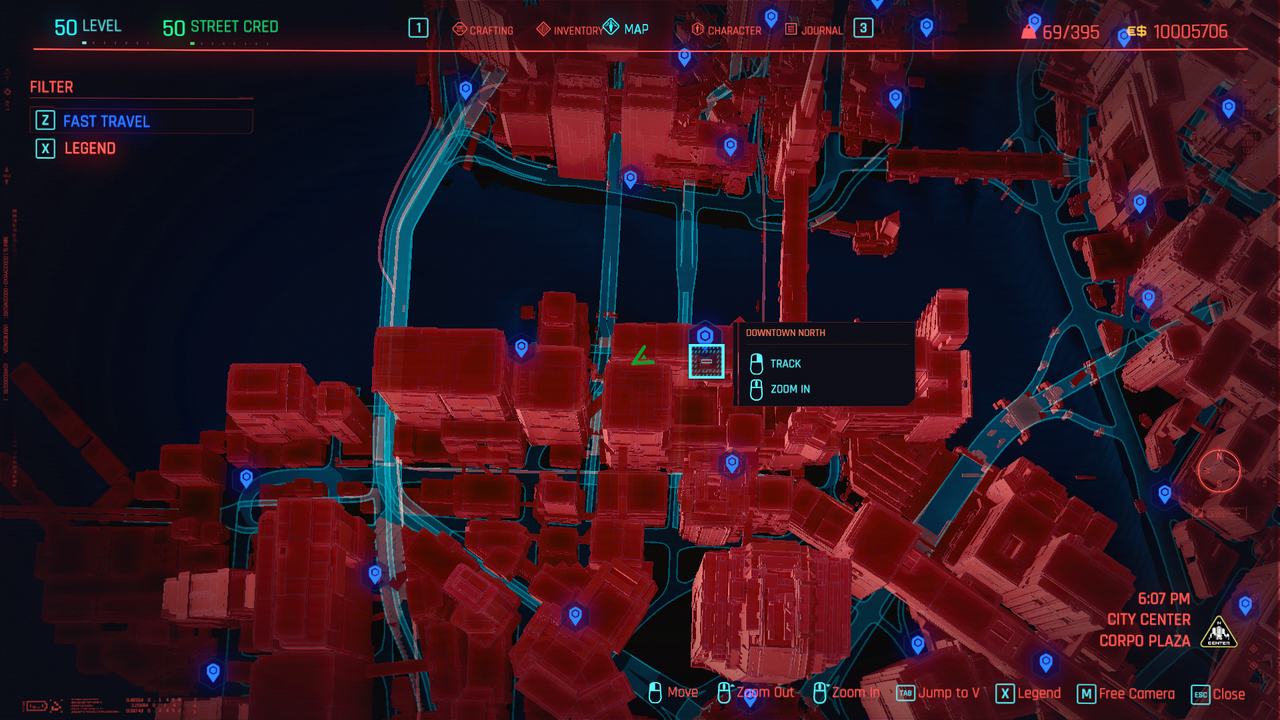
Task: Activate Free Camera mode
Action: coord(1125,693)
